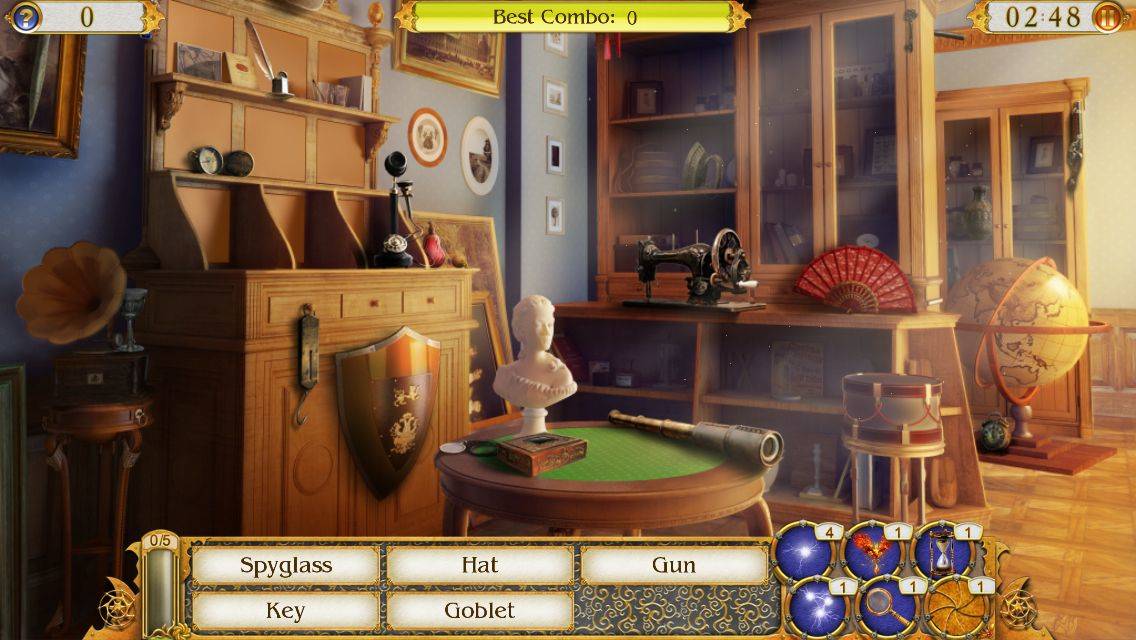1136x640 pixels.
Task: Activate the fiery phoenix power-up
Action: point(872,552)
